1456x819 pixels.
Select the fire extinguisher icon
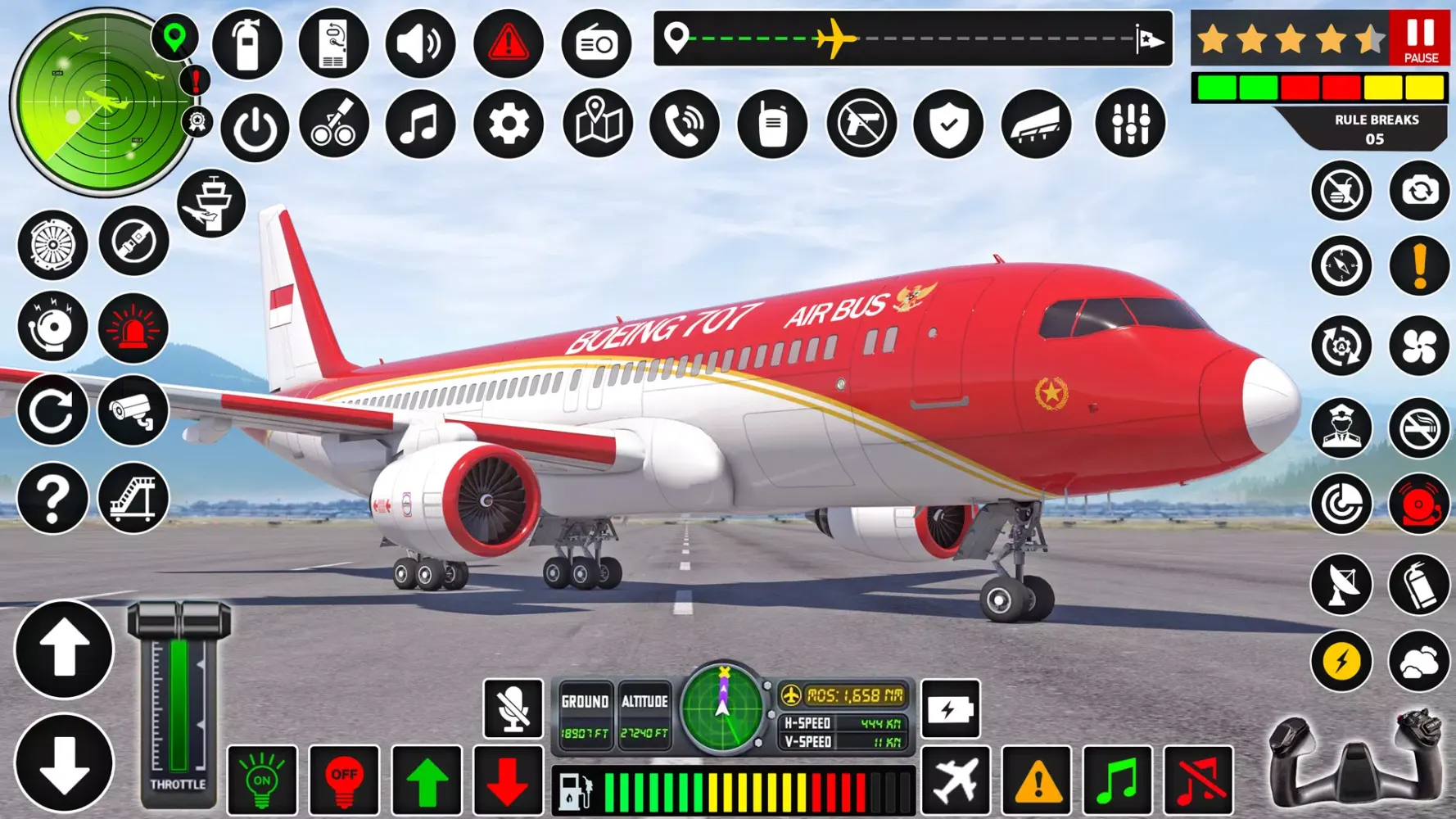click(246, 43)
